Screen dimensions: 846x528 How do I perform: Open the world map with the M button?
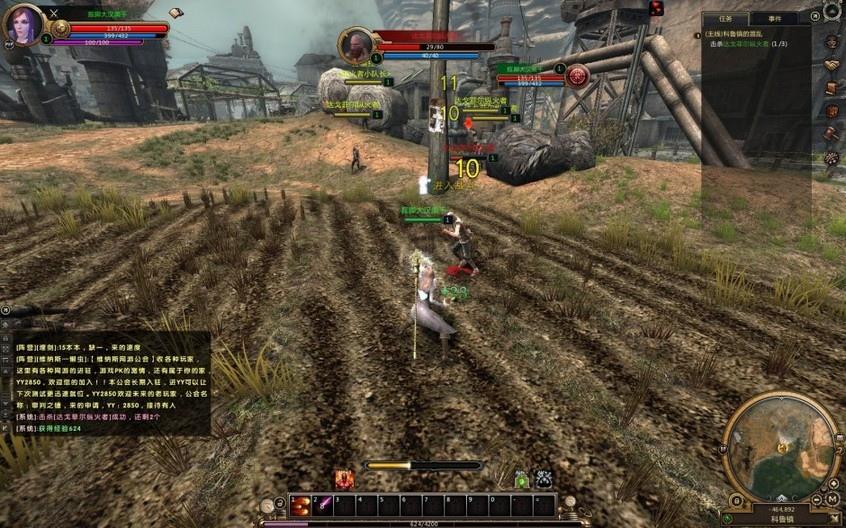[832, 499]
